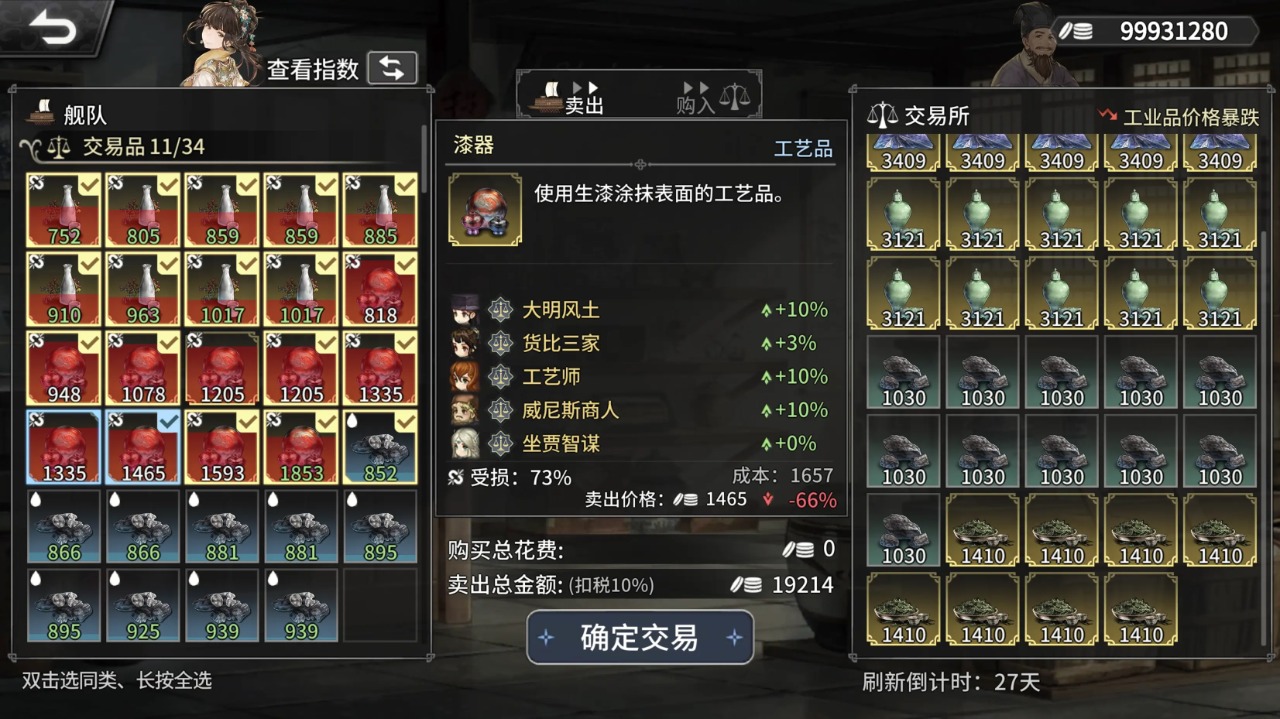Viewport: 1280px width, 719px height.
Task: Deselect the highlighted lacquerware priced 1465
Action: click(x=143, y=447)
